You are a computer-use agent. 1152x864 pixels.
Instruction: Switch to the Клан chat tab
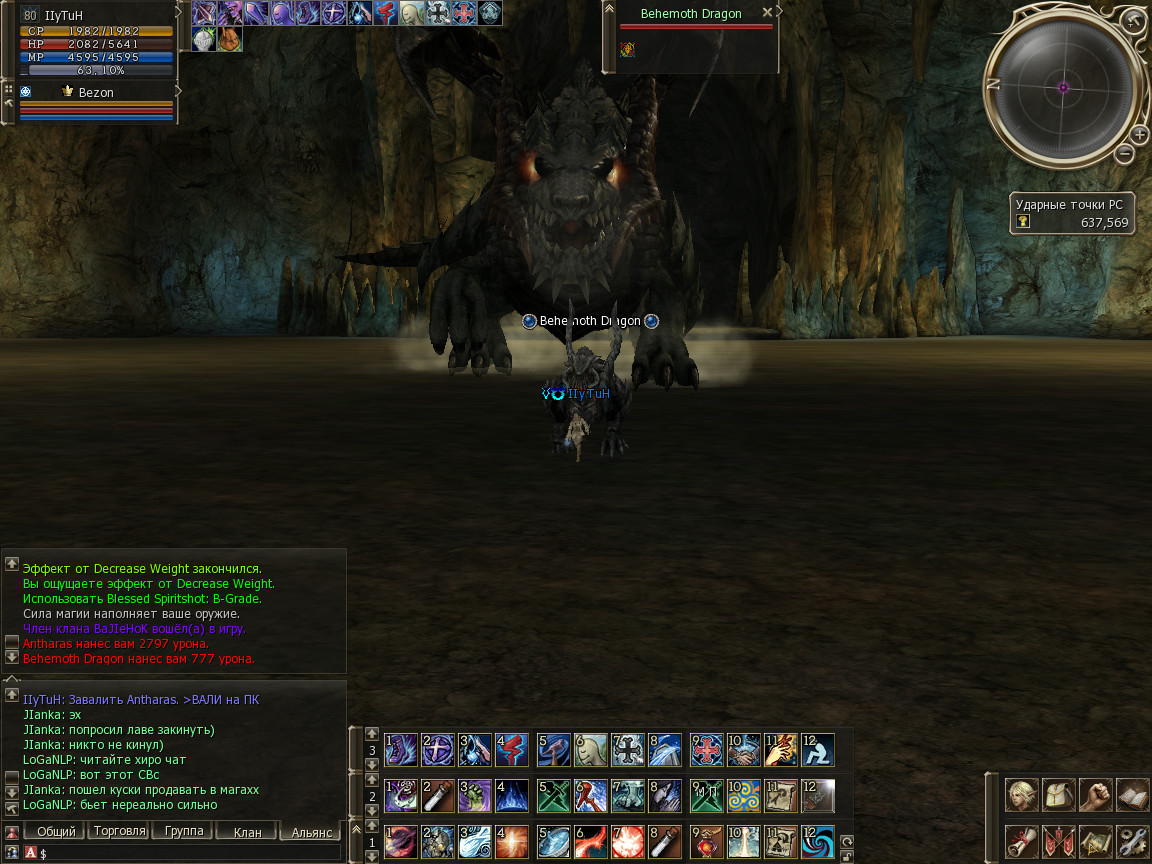tap(247, 832)
